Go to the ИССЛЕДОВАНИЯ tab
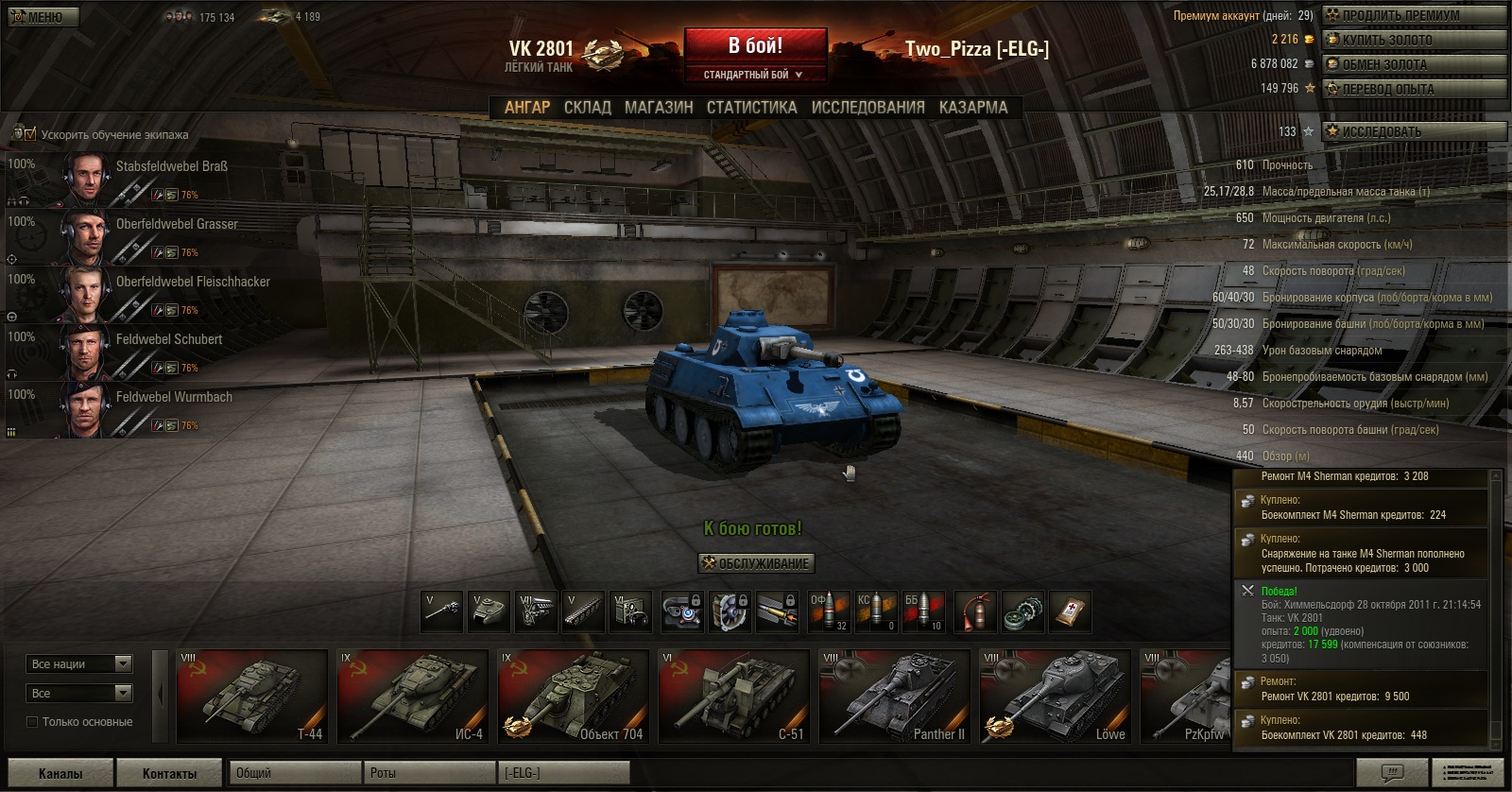Screen dimensions: 1512x792 [868, 108]
